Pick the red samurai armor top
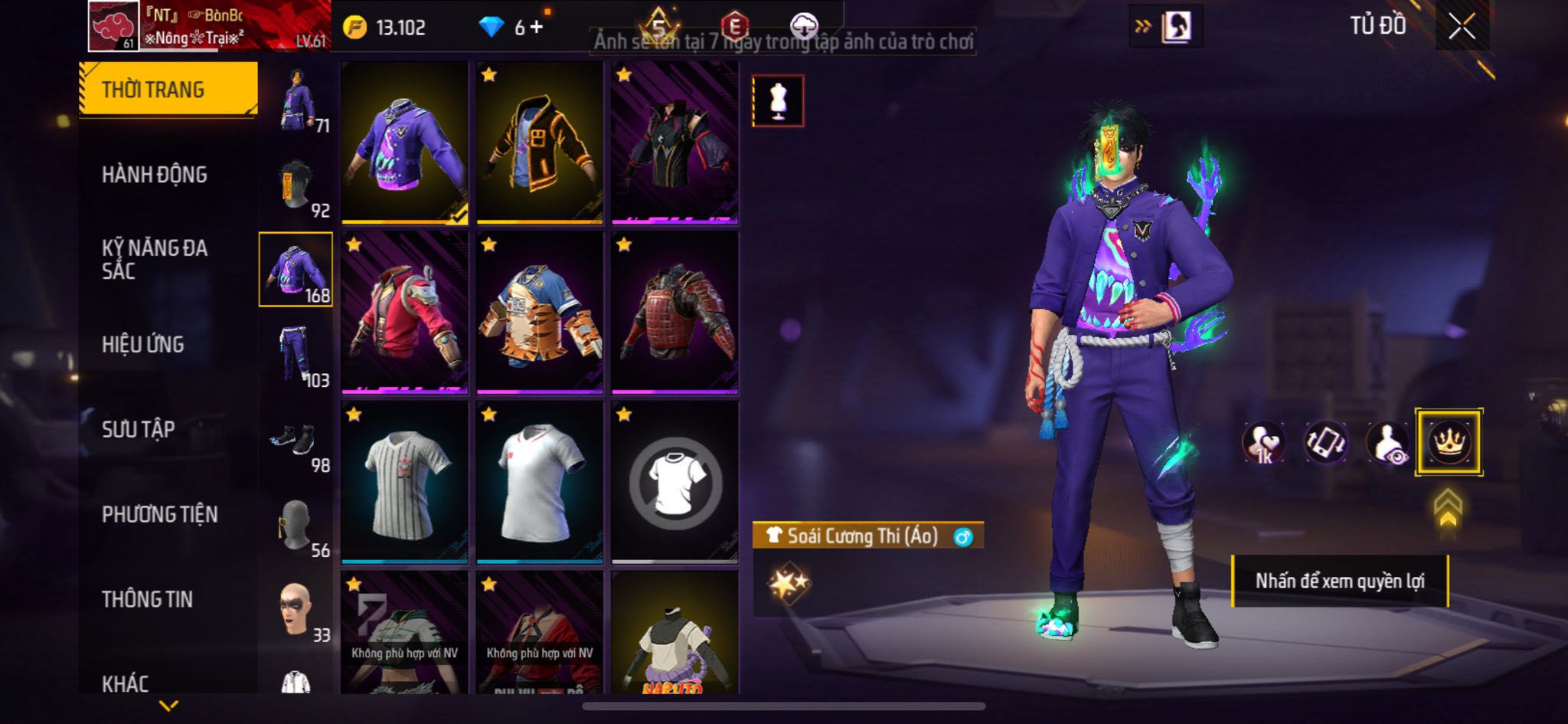This screenshot has height=724, width=1568. [675, 313]
